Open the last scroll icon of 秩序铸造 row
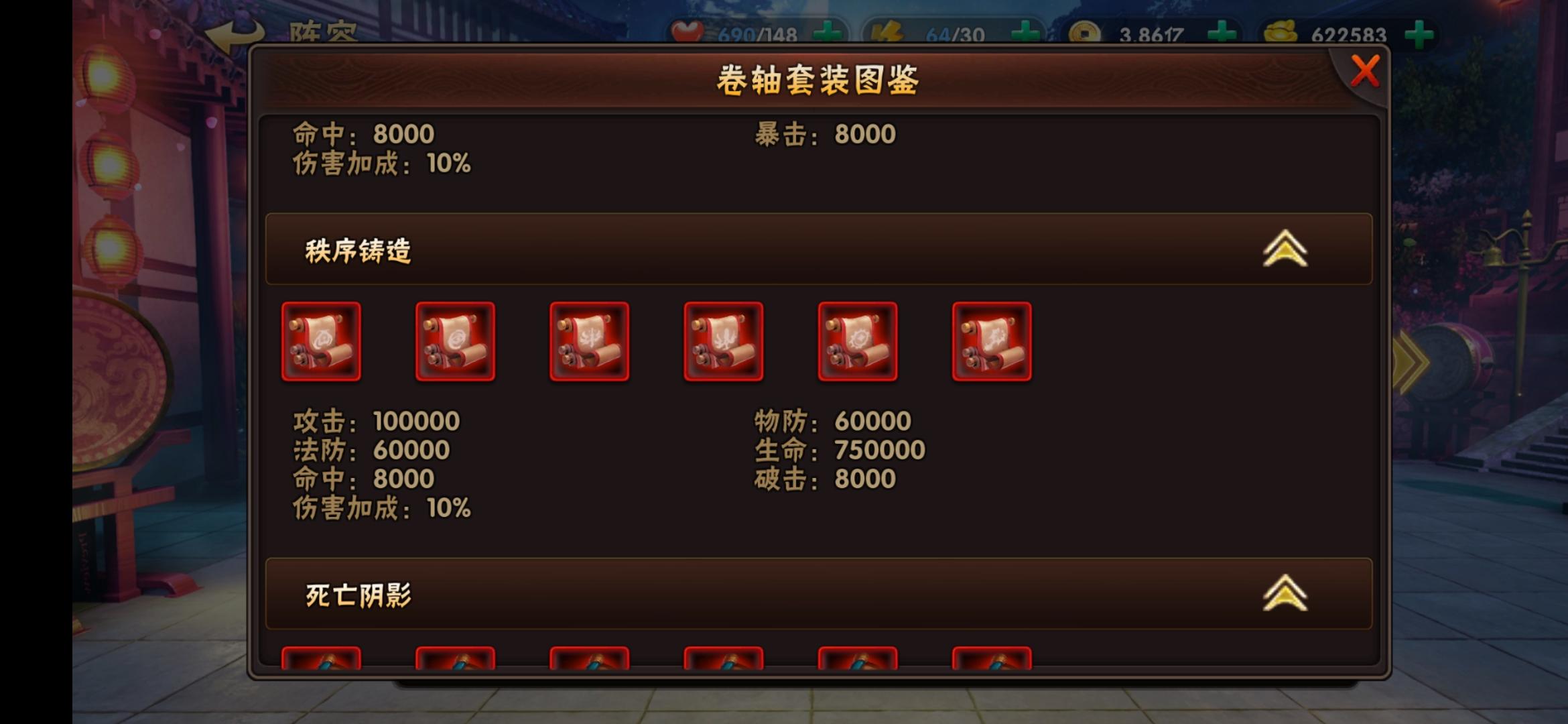The width and height of the screenshot is (1568, 724). (x=992, y=341)
